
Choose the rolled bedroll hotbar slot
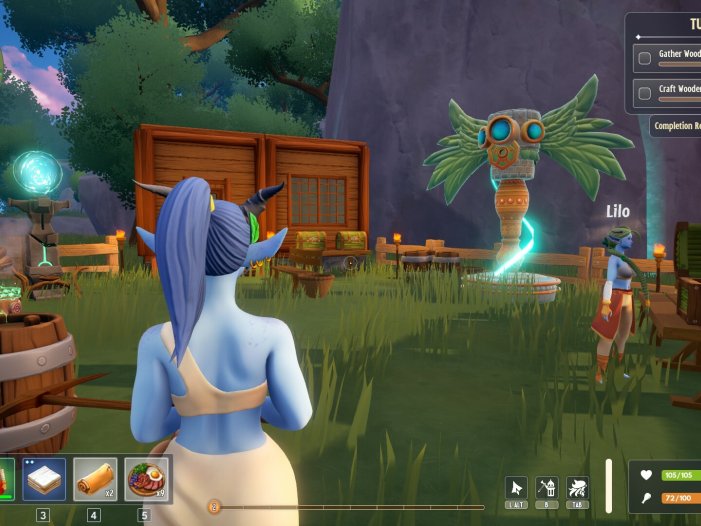(x=94, y=480)
